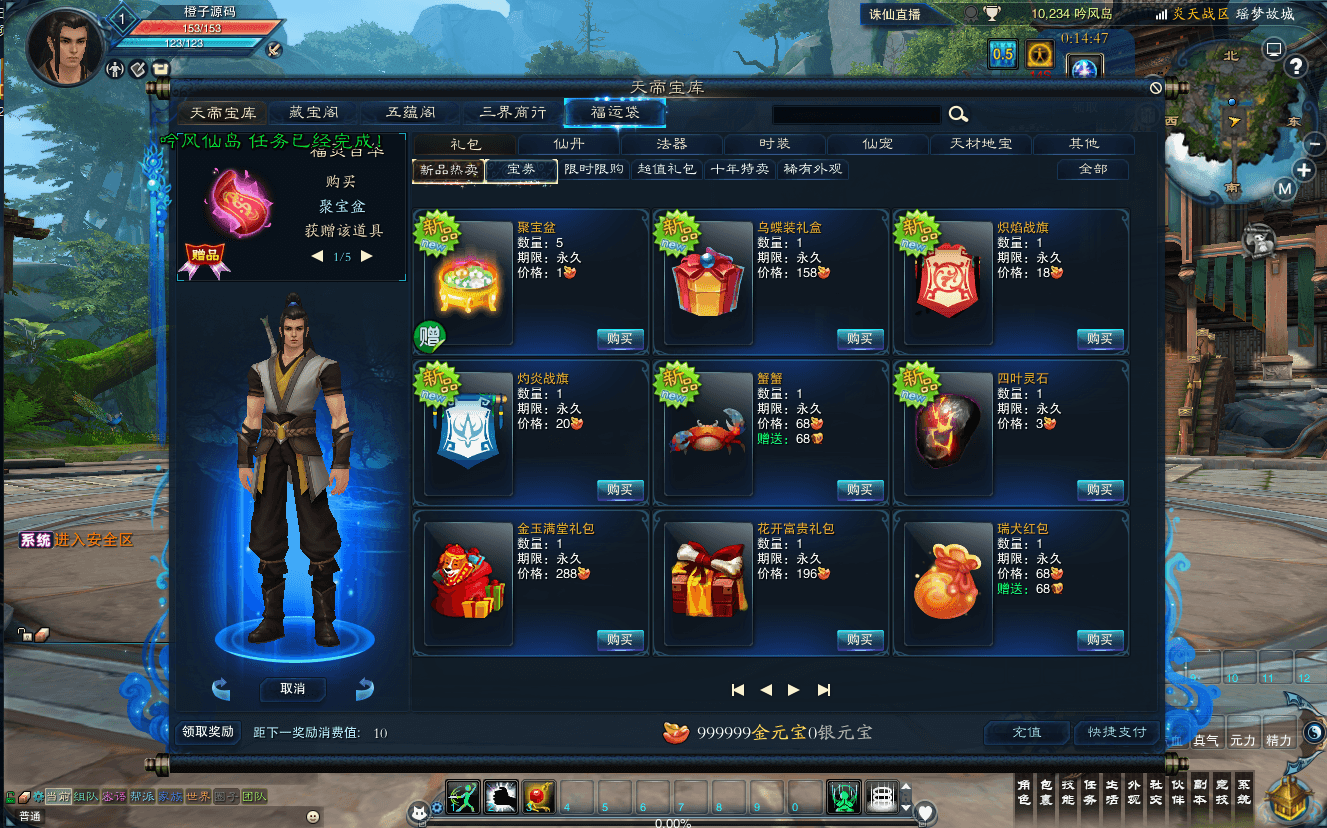This screenshot has height=828, width=1327.
Task: Buy 聚宝盆 with its 购买 button
Action: [620, 339]
